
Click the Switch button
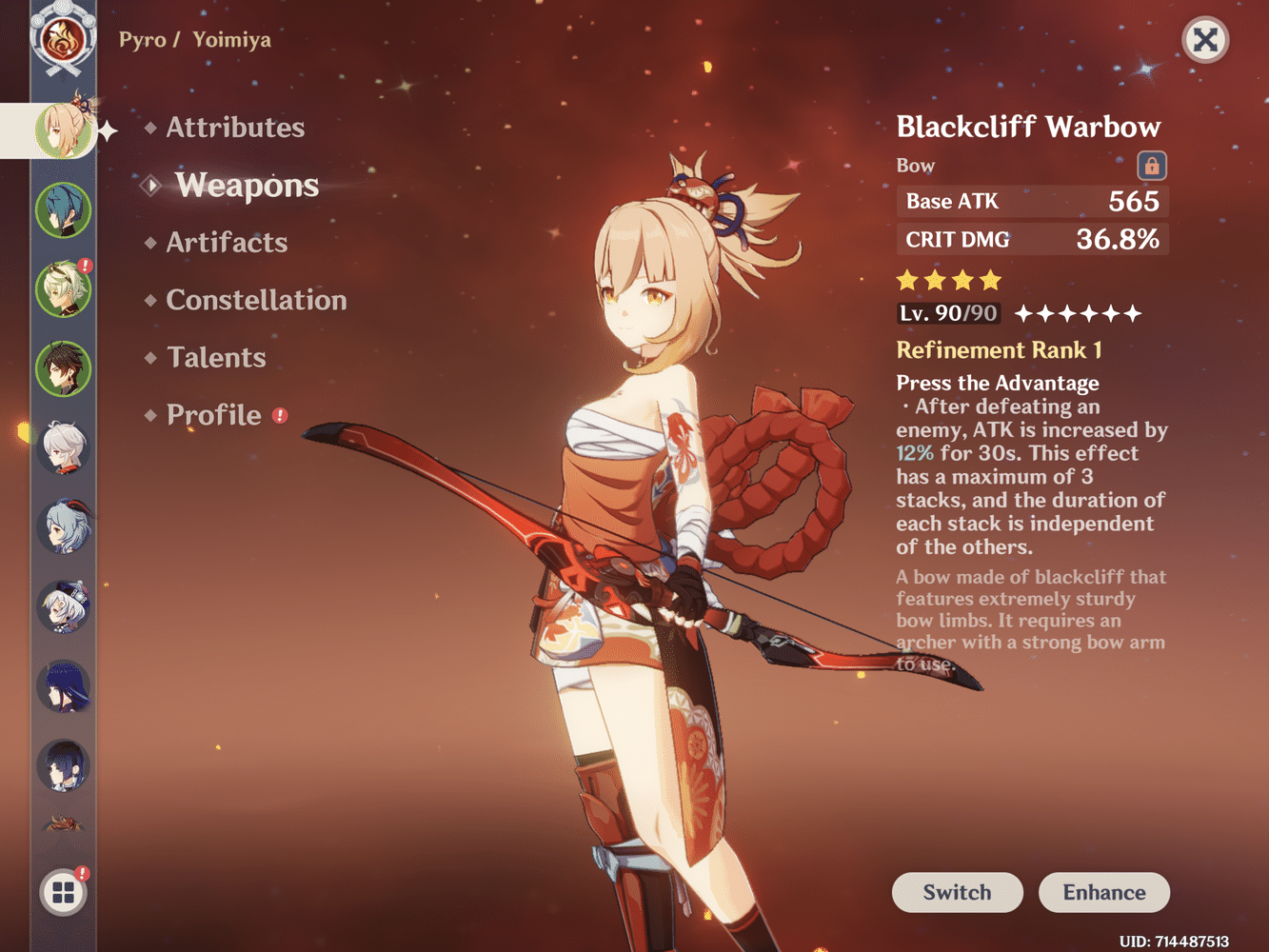[957, 892]
